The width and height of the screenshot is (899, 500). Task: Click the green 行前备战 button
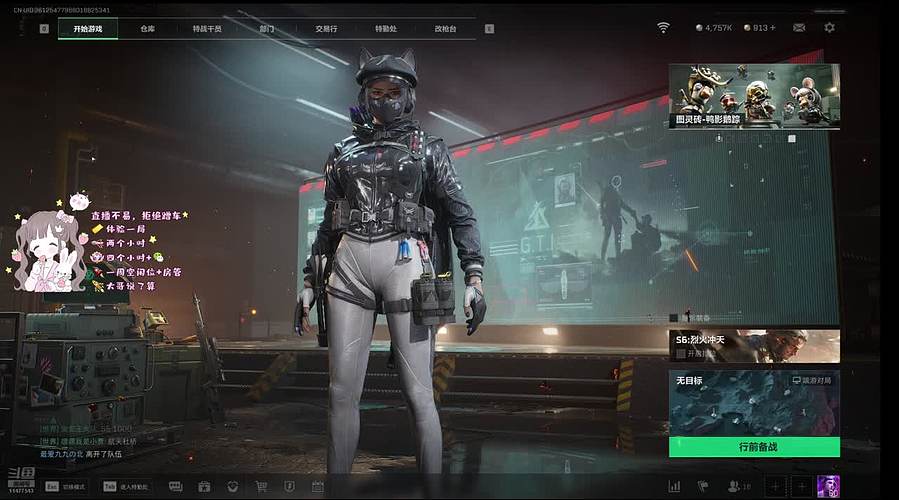pos(754,447)
